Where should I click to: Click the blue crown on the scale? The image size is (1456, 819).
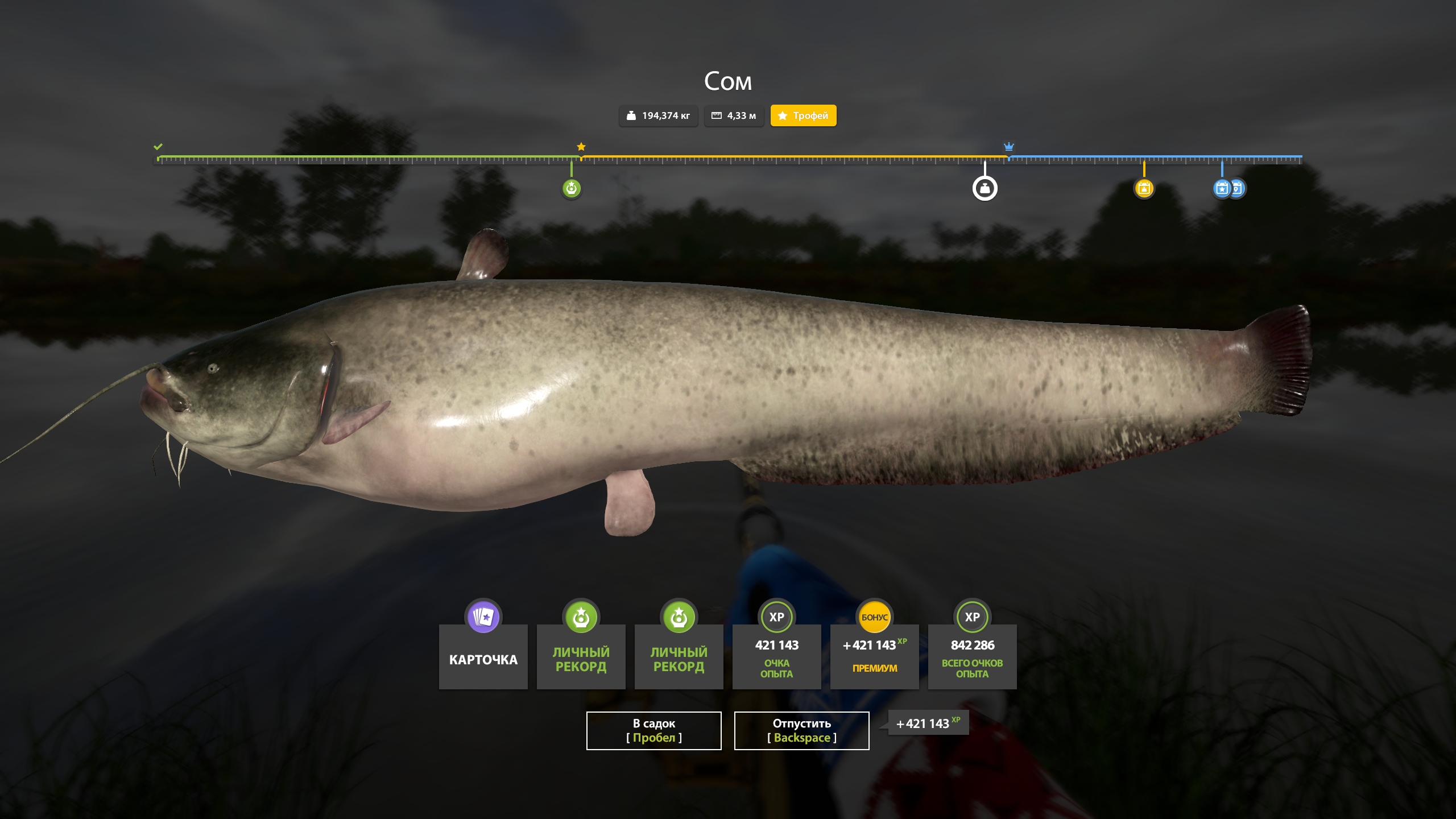click(1008, 146)
